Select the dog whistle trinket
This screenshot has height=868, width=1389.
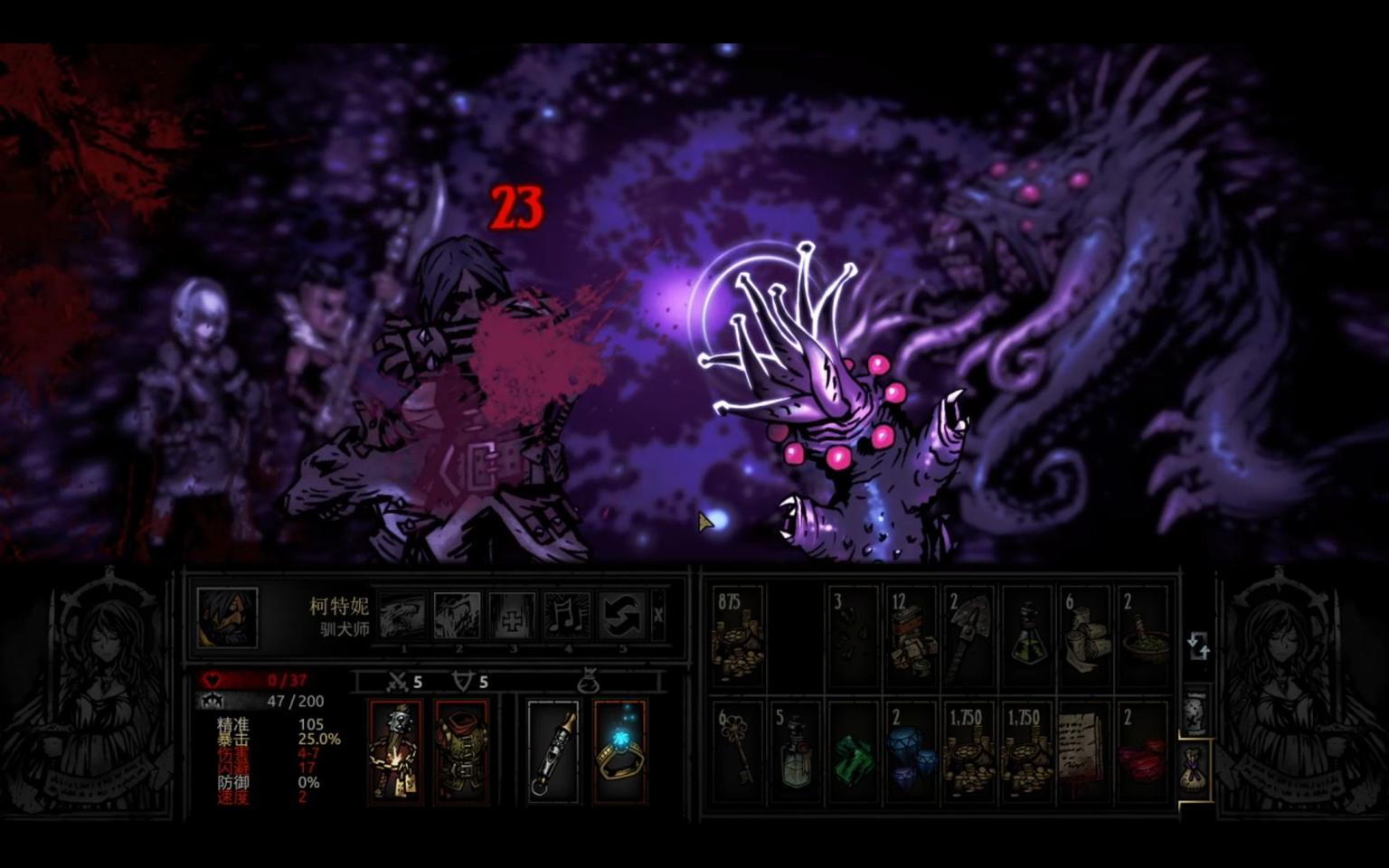click(x=553, y=751)
